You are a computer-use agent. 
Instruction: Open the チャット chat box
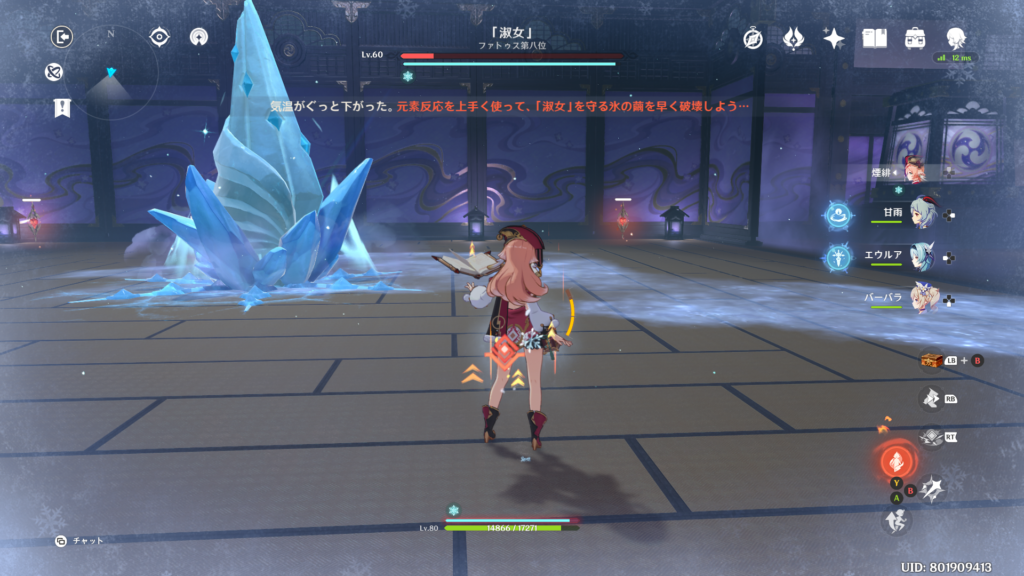(x=80, y=541)
